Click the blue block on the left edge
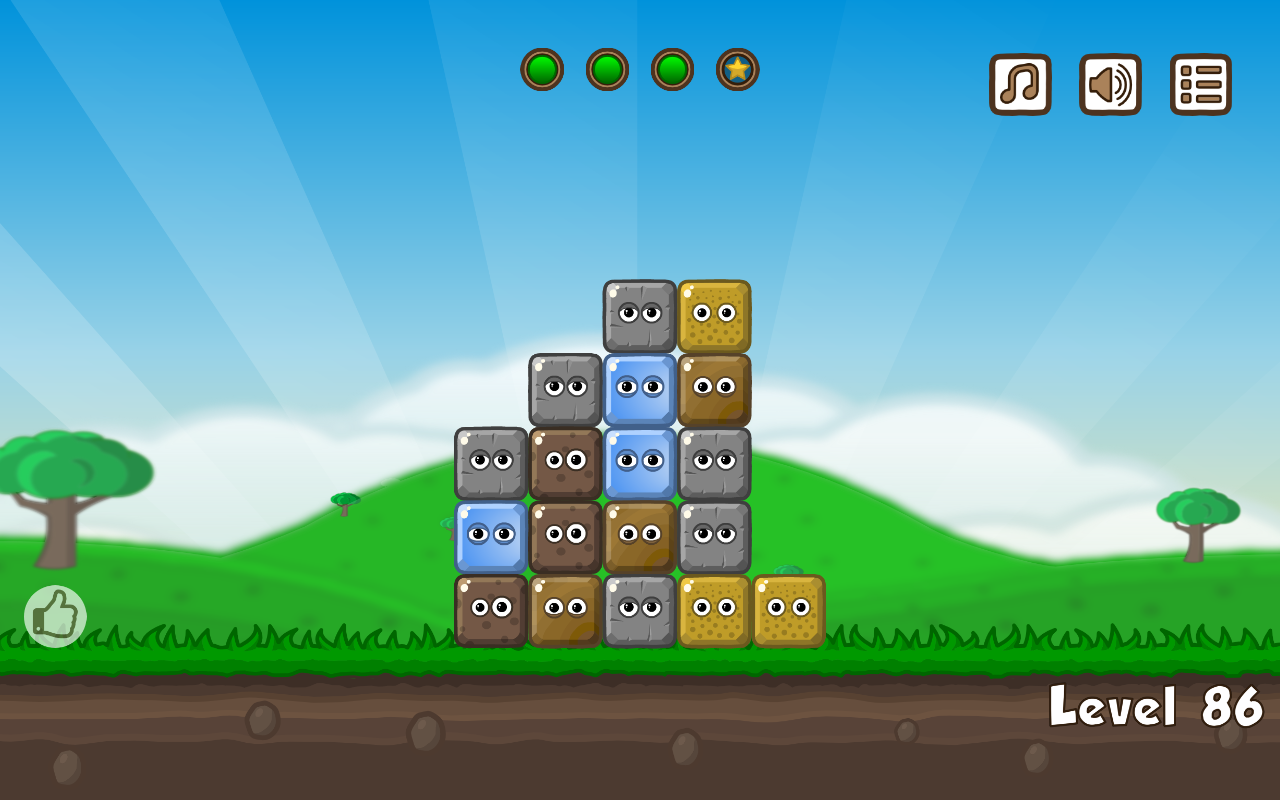 (490, 535)
